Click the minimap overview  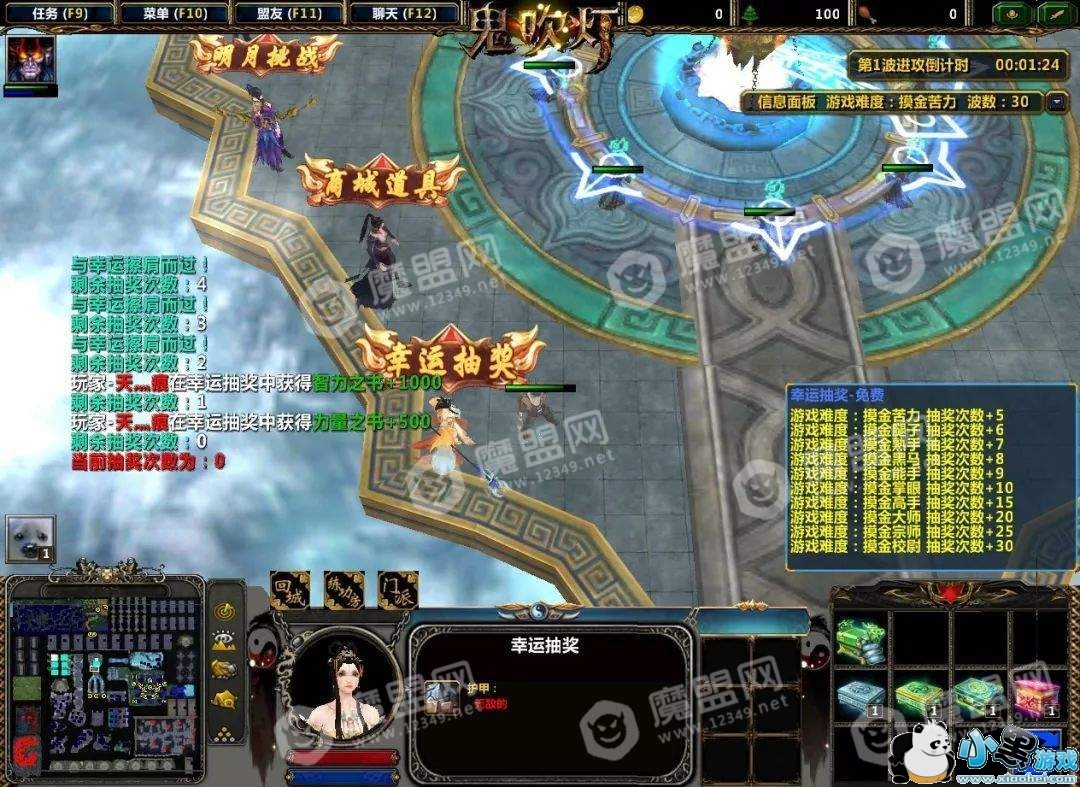point(105,680)
